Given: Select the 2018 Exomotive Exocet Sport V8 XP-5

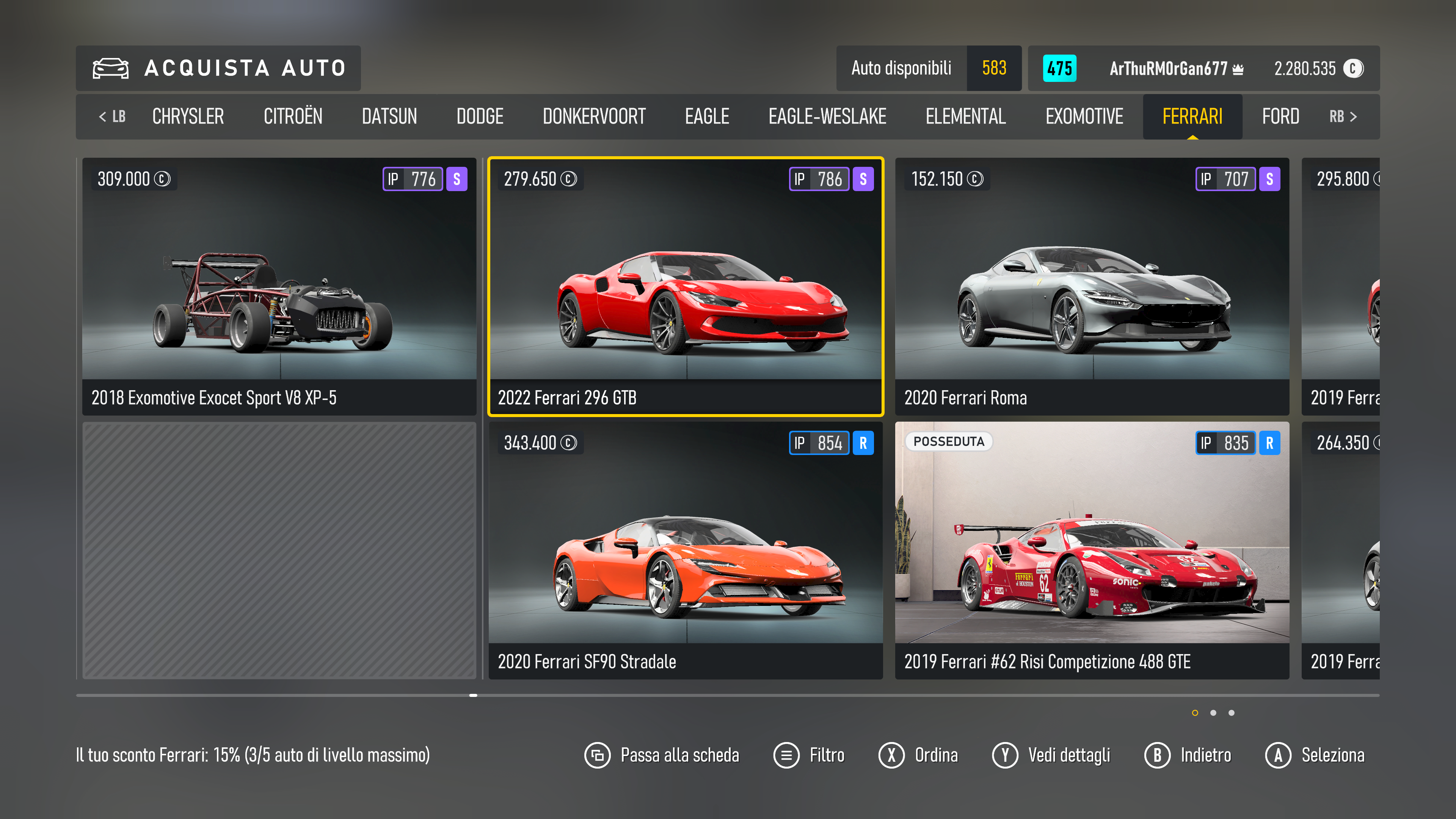Looking at the screenshot, I should [x=279, y=286].
